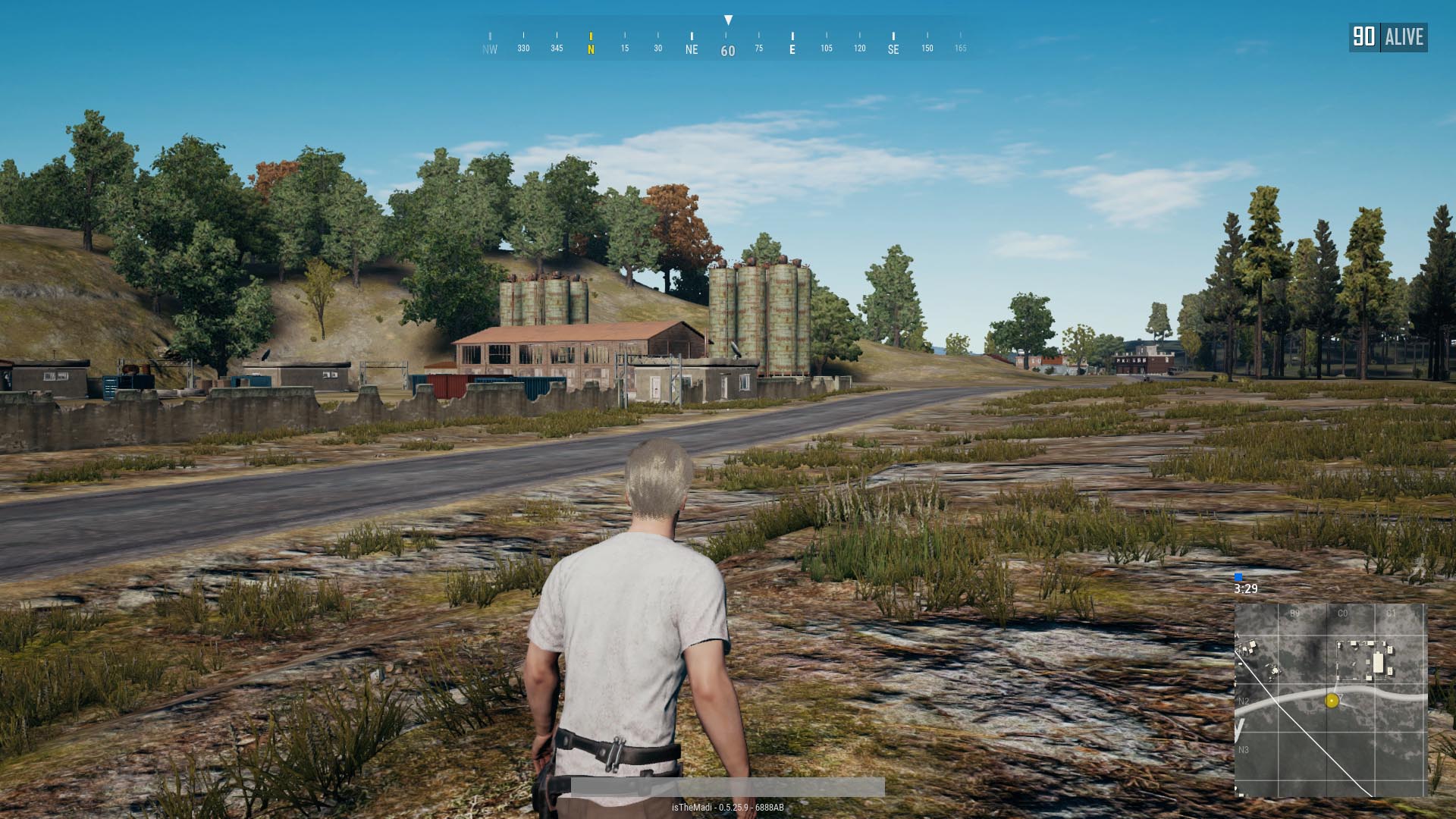Image resolution: width=1456 pixels, height=819 pixels.
Task: Click the NE marker on the compass bar
Action: (691, 49)
